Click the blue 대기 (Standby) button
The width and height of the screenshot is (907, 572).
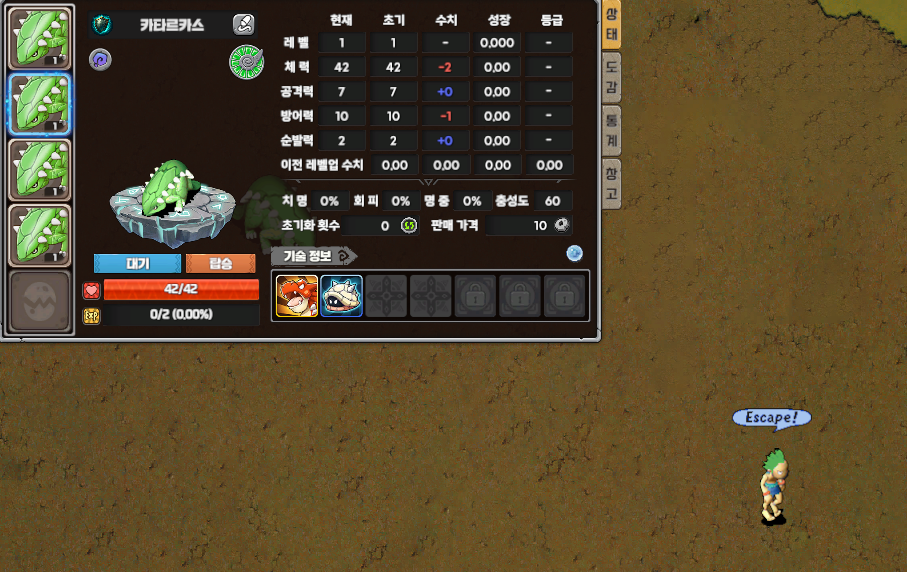tap(137, 264)
